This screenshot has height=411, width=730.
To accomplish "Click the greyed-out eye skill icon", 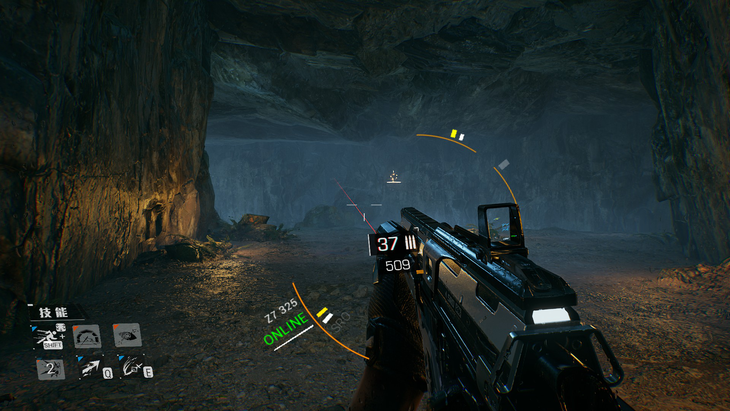I will coord(126,335).
